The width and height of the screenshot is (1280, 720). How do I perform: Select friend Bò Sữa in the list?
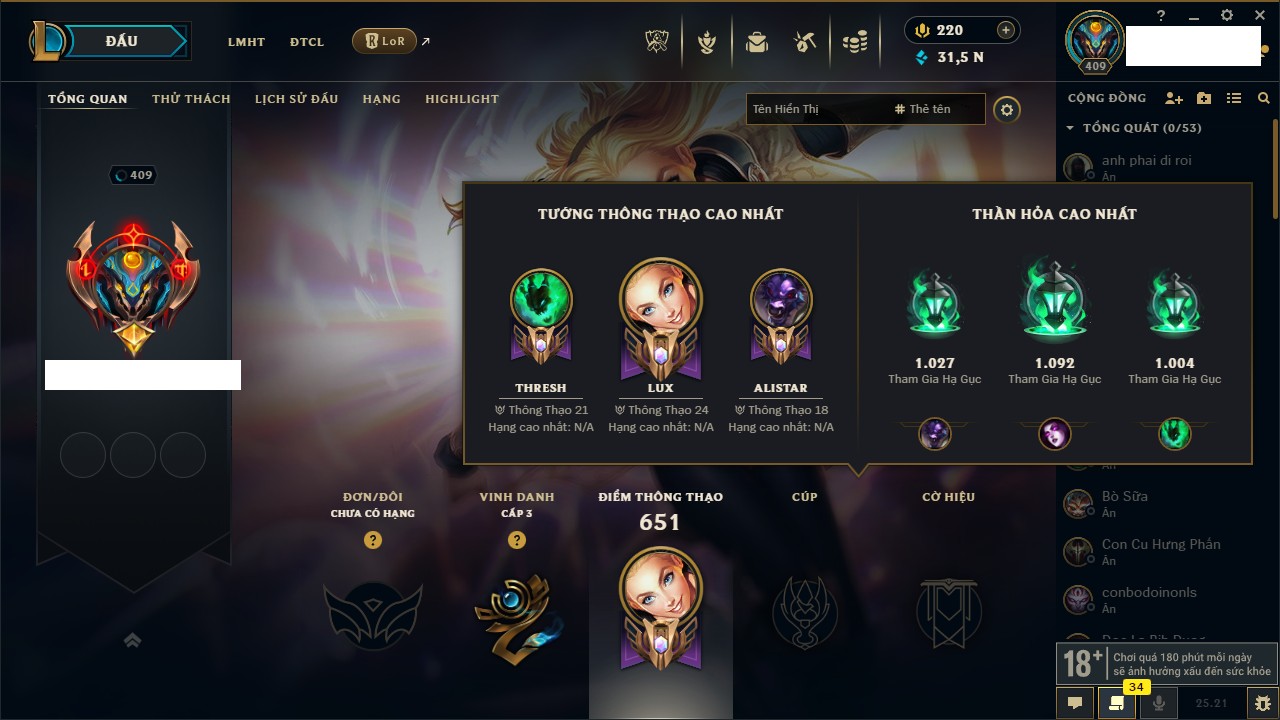[1124, 497]
